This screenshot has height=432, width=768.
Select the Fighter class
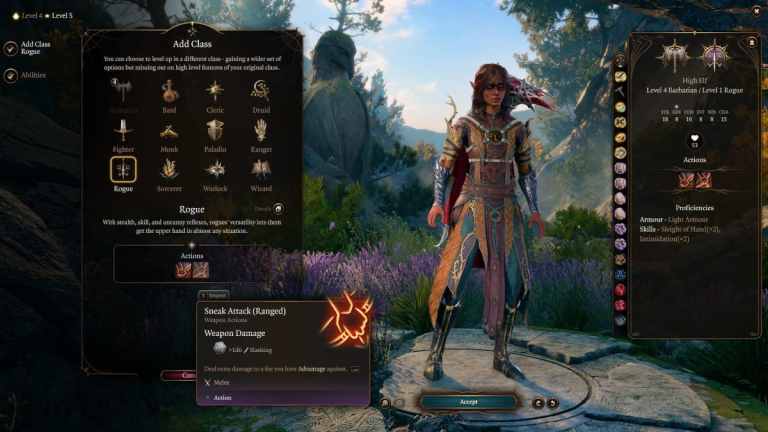click(123, 131)
